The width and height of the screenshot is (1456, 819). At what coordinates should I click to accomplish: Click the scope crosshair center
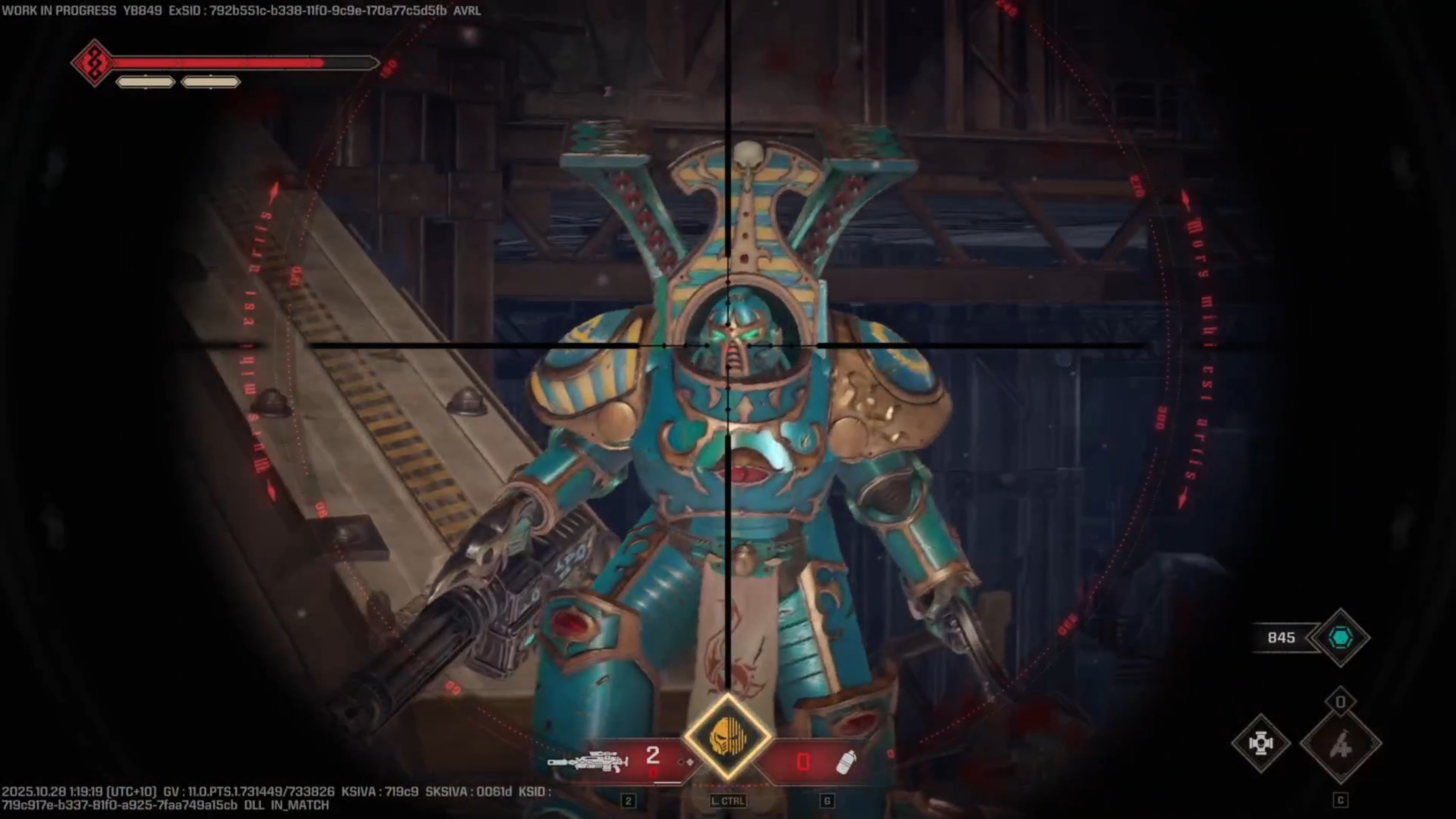point(727,345)
